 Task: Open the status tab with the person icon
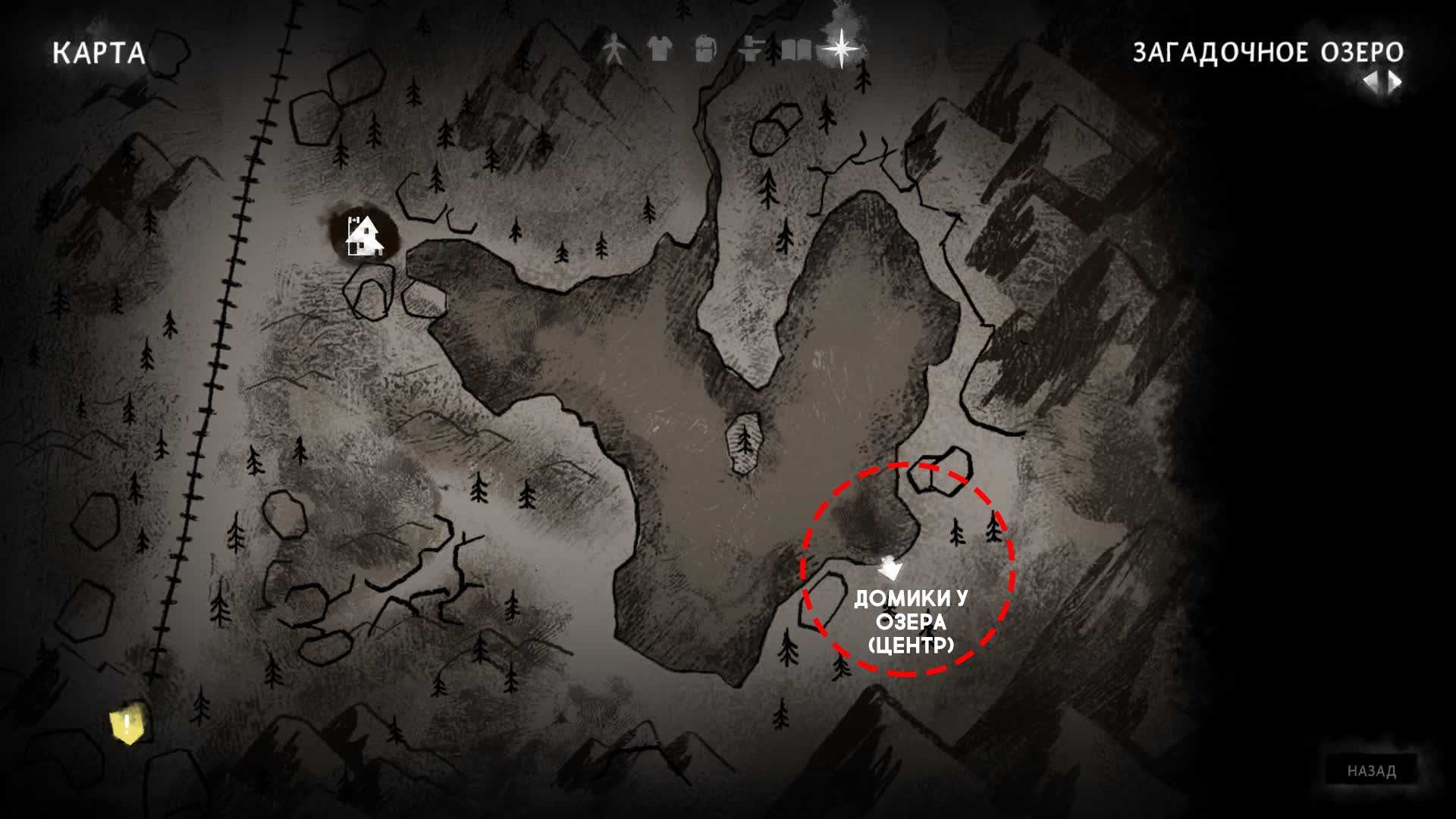[x=614, y=50]
